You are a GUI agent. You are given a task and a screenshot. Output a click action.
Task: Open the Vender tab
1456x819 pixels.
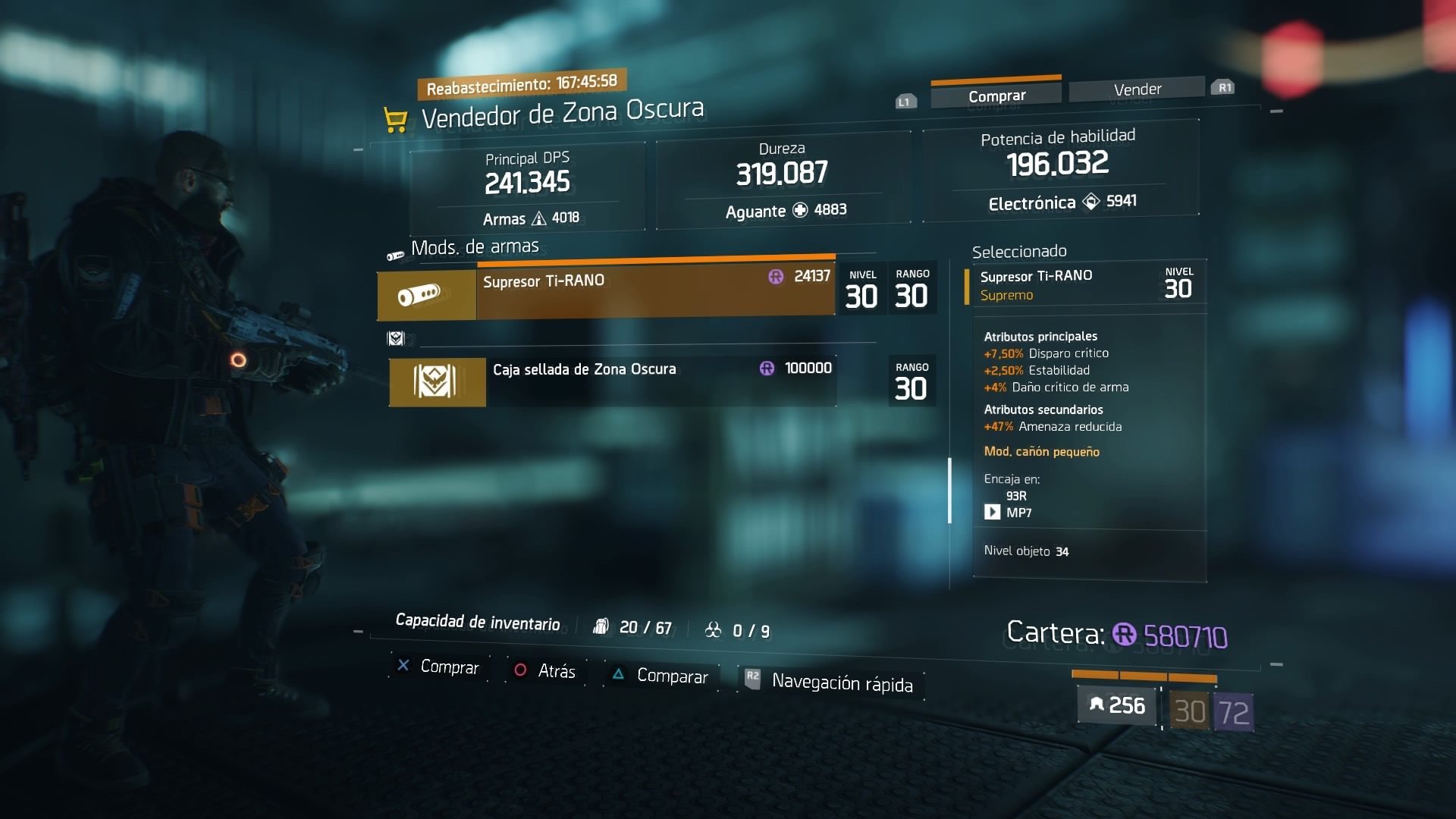coord(1137,89)
